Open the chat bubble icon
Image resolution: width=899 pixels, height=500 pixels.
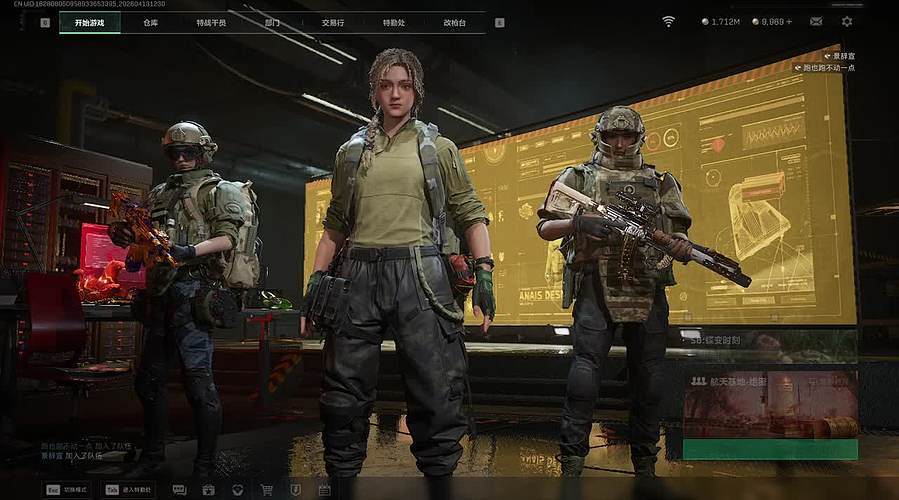point(179,490)
